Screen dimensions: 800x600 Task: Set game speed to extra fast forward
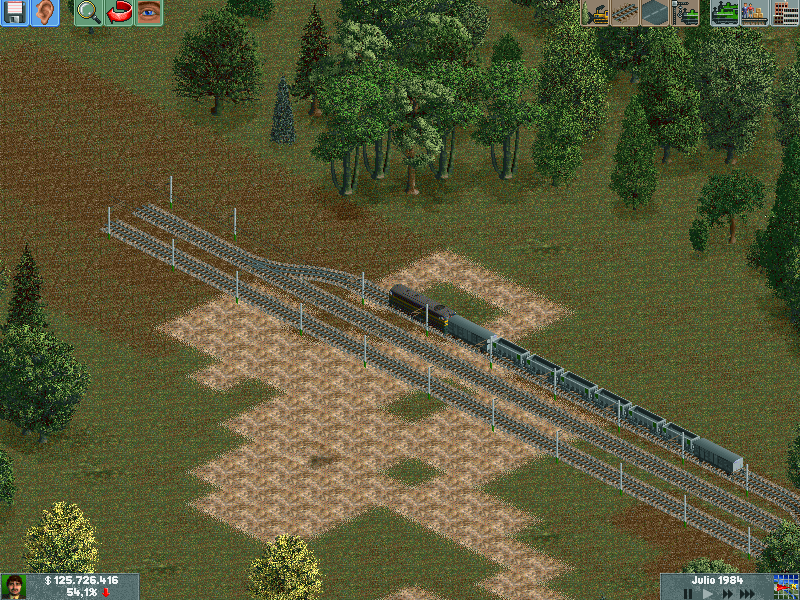(x=748, y=593)
